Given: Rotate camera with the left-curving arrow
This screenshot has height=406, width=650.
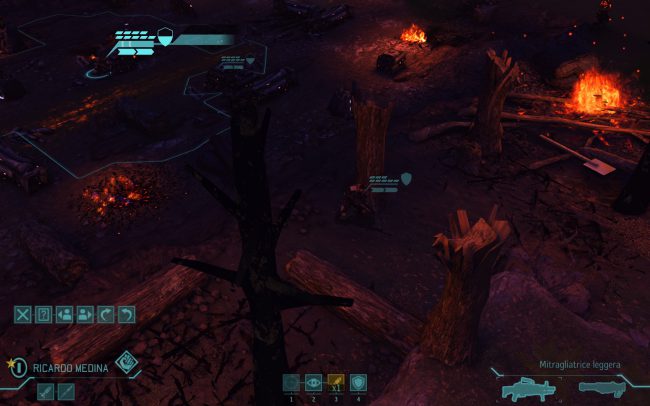Looking at the screenshot, I should tap(126, 314).
